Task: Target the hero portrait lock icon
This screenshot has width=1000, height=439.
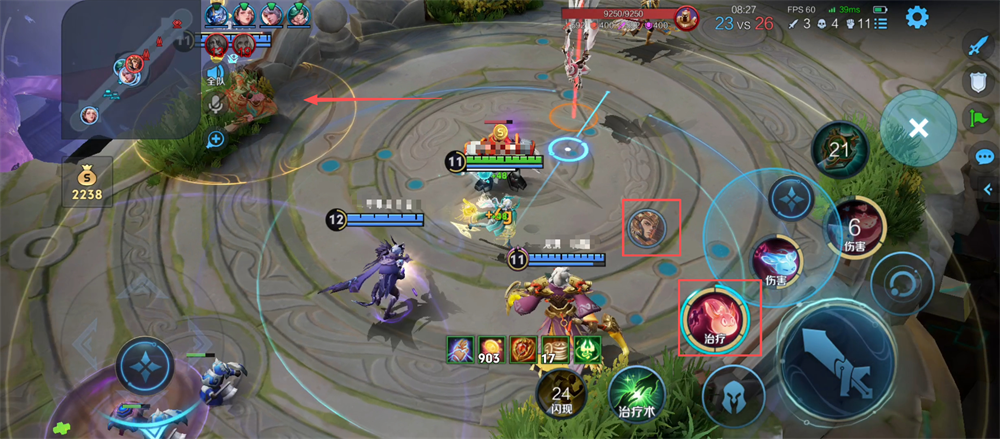Action: [651, 229]
